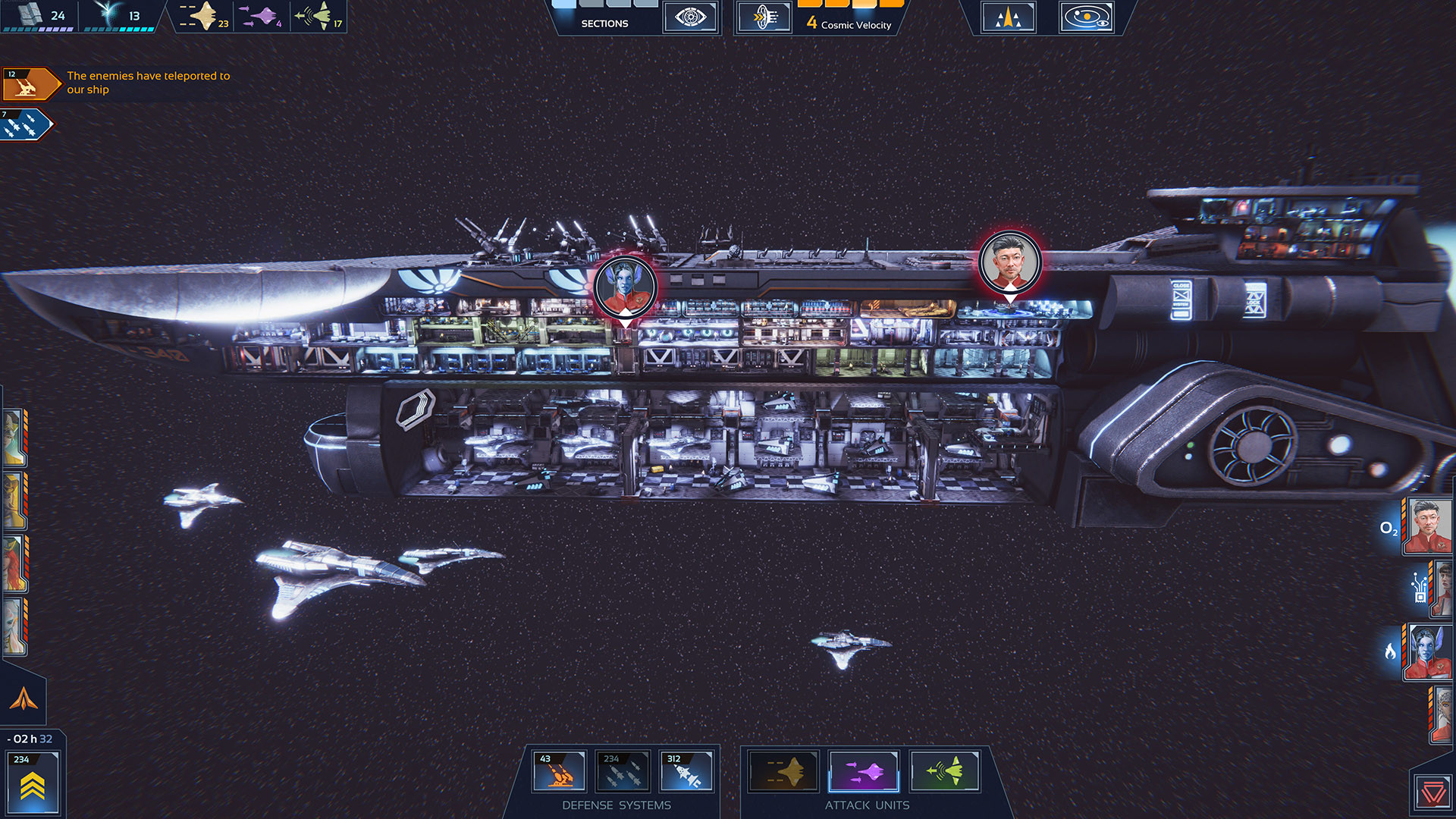Deselect the purple attack unit currently highlighted
This screenshot has width=1456, height=819.
(x=864, y=771)
